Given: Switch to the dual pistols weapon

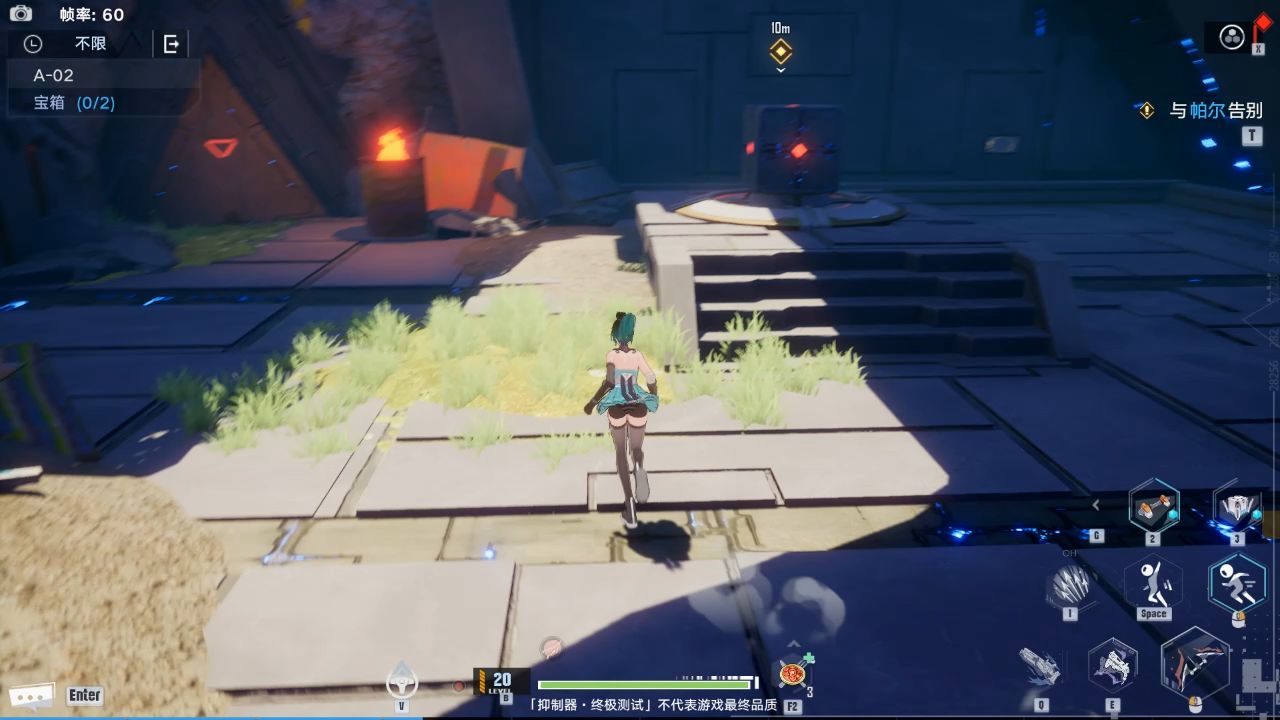Looking at the screenshot, I should click(x=1112, y=665).
